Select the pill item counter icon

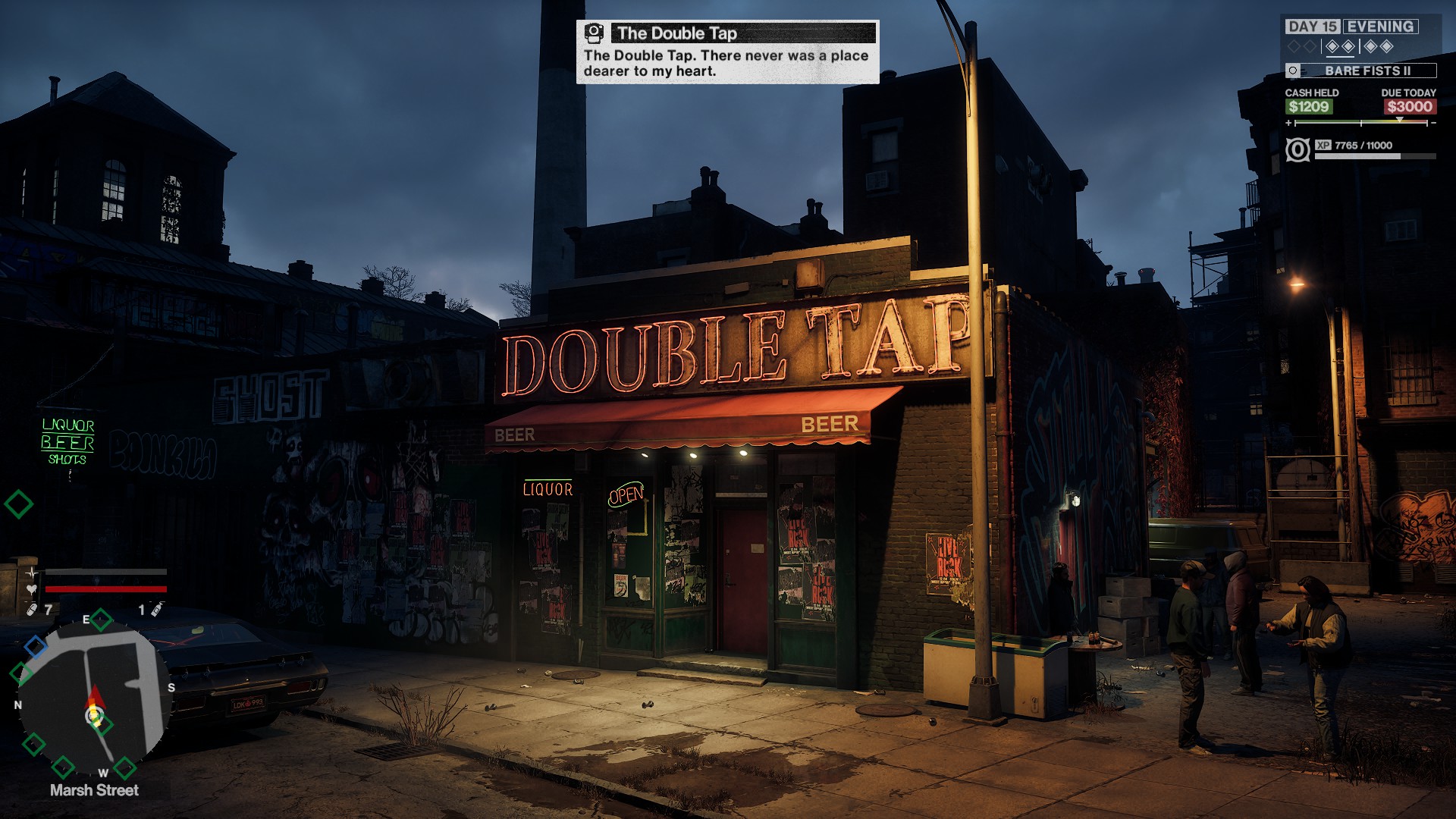click(x=32, y=610)
